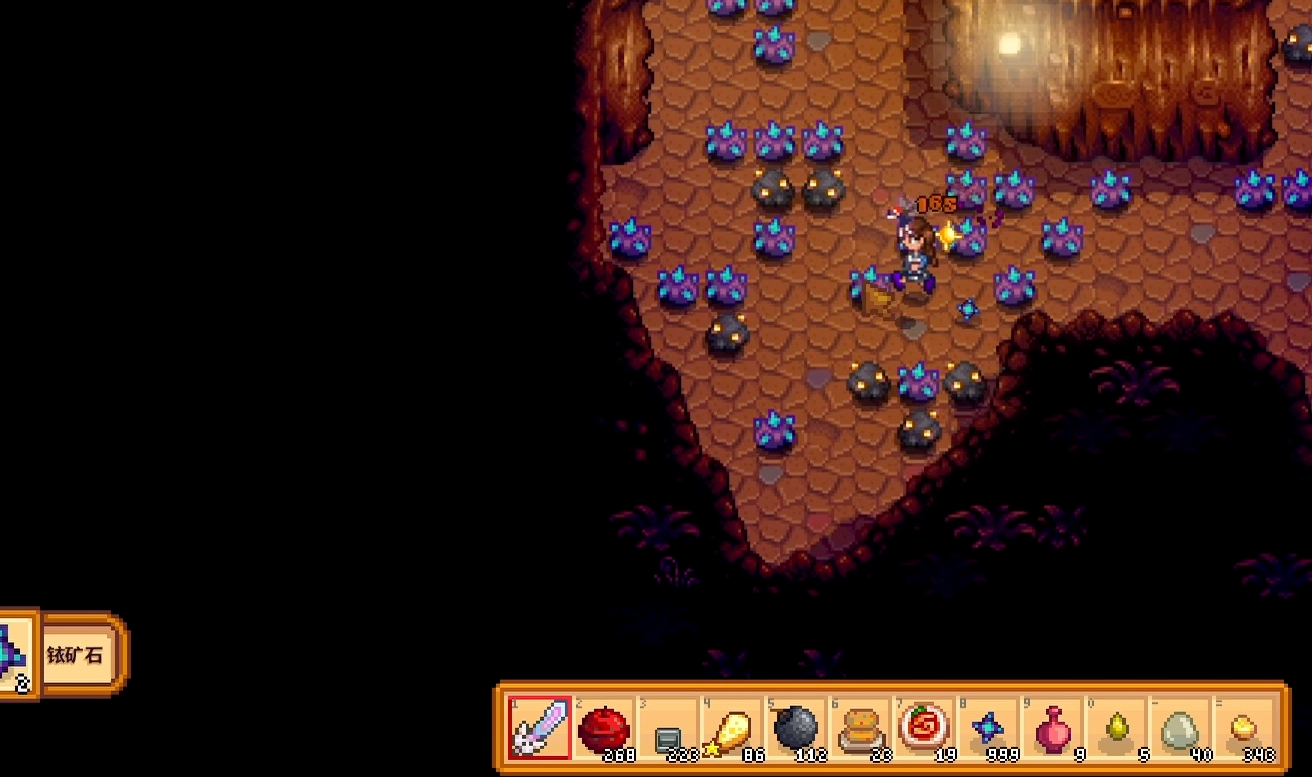Select the pink potion bottle slot
1312x777 pixels.
click(1051, 728)
